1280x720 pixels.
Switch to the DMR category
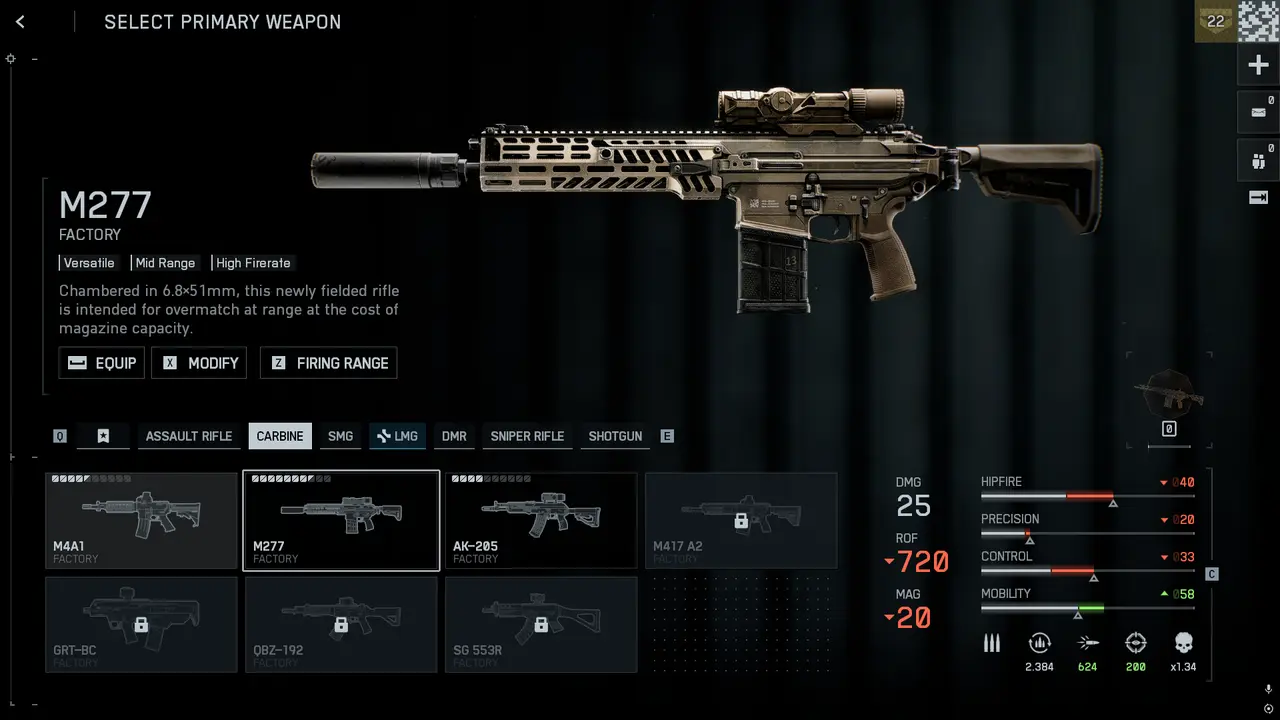tap(454, 436)
